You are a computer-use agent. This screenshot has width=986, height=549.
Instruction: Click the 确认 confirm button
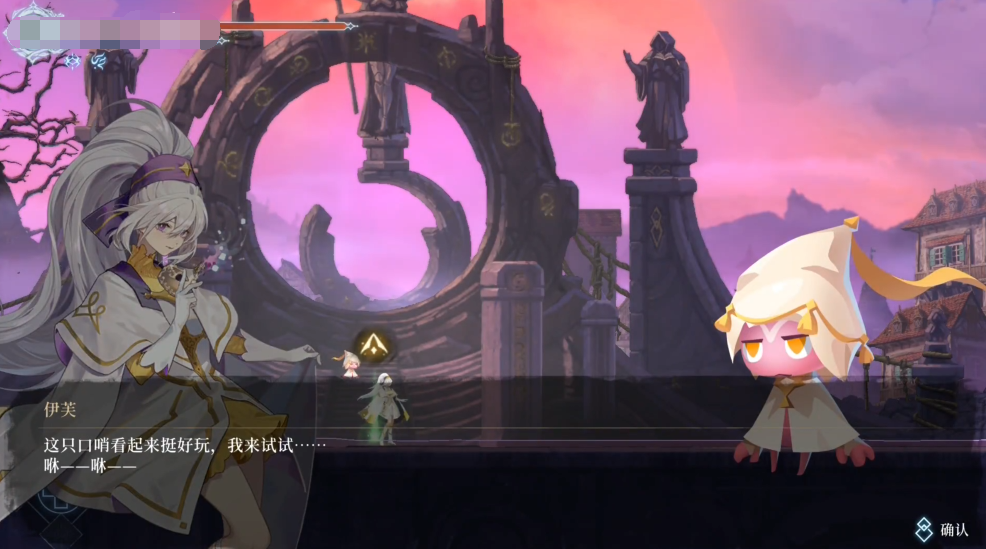tap(942, 530)
